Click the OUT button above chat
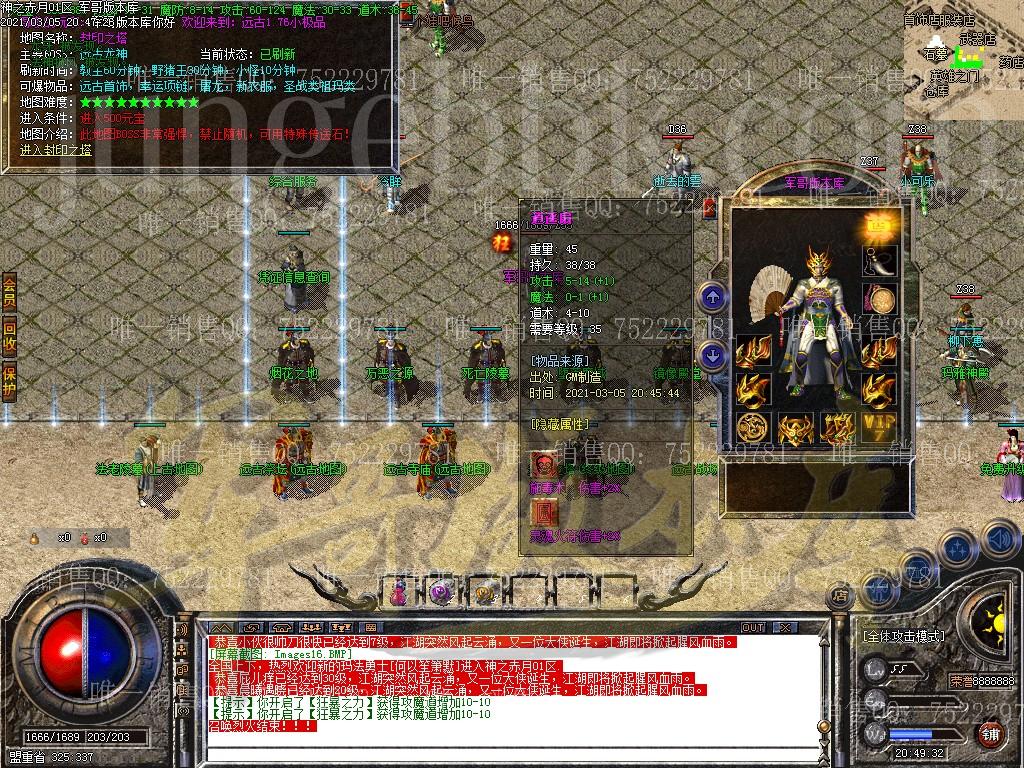 pyautogui.click(x=752, y=628)
